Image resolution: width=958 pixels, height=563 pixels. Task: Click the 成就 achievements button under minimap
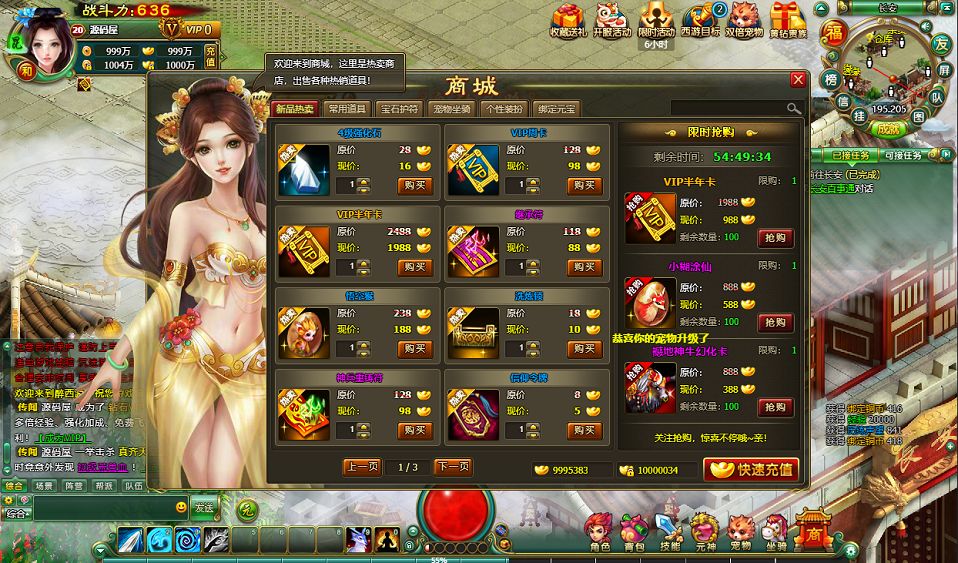coord(887,127)
